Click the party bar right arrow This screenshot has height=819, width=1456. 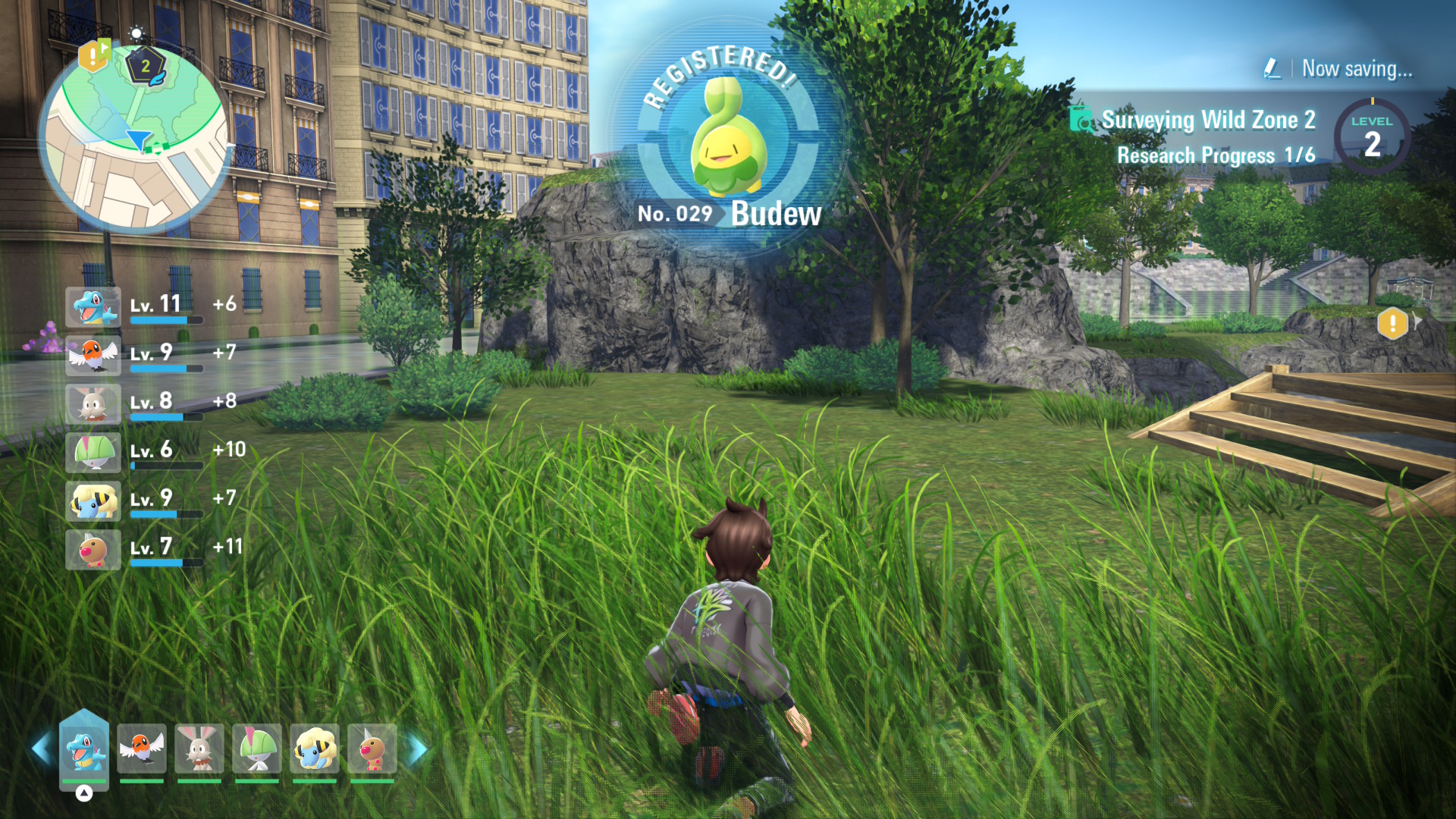pyautogui.click(x=417, y=749)
